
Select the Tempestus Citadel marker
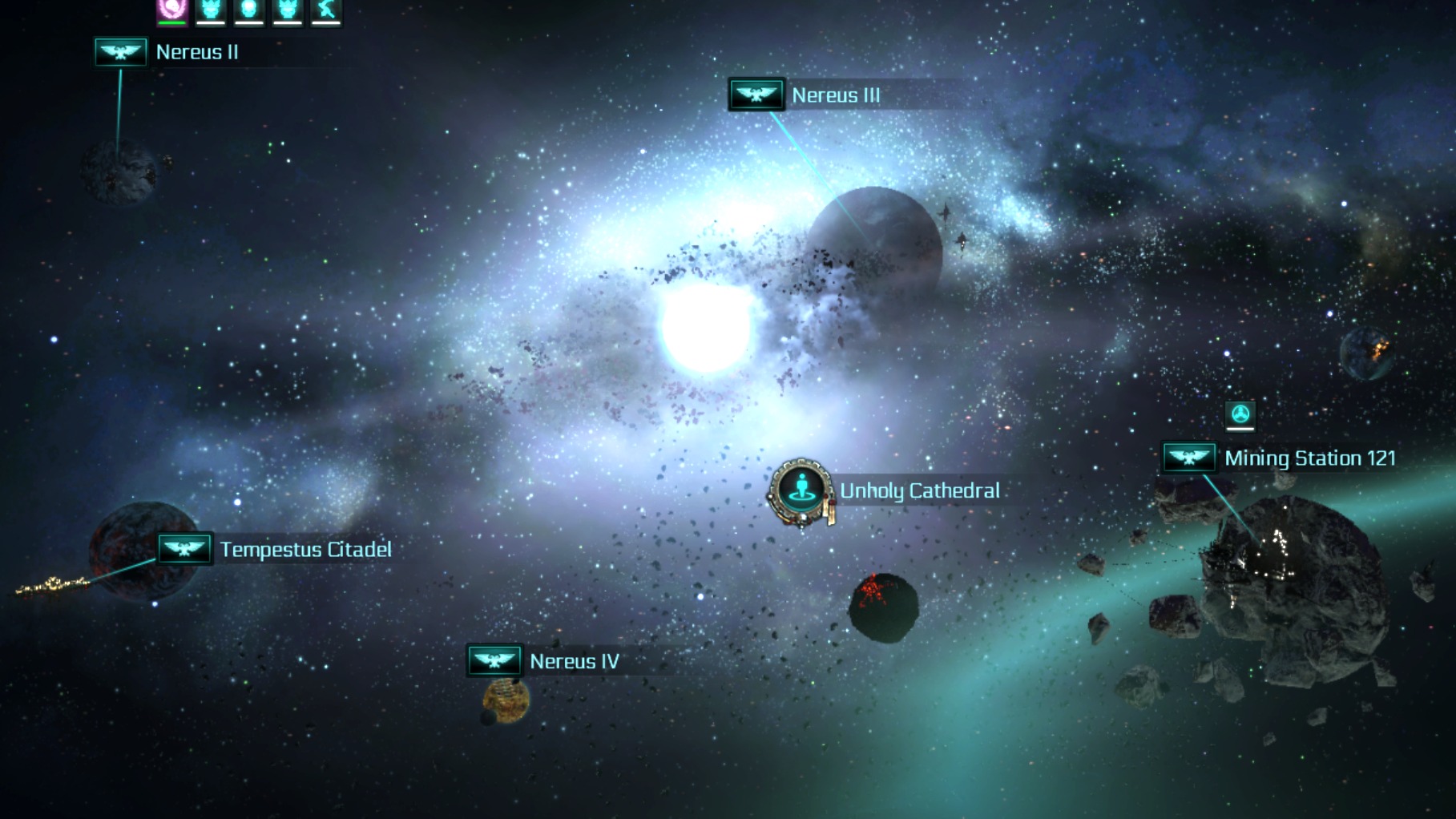184,550
